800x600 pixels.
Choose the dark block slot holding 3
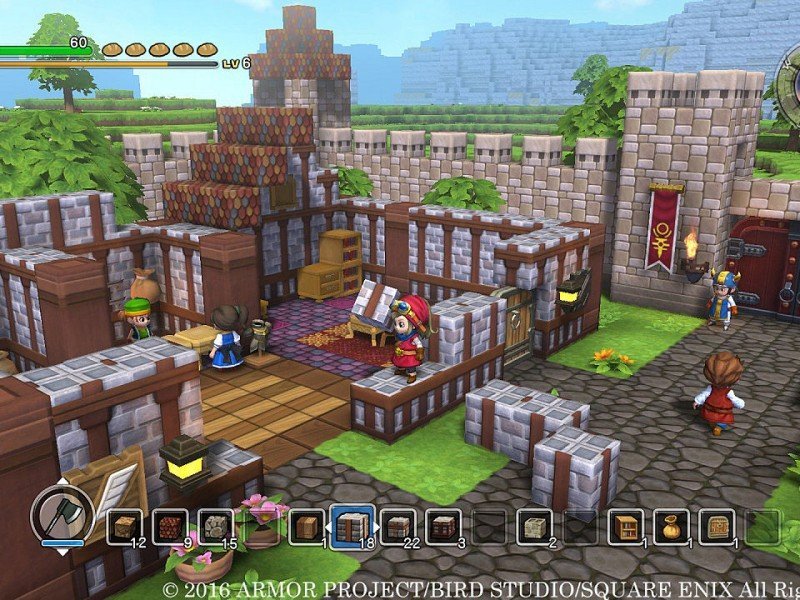pos(443,526)
